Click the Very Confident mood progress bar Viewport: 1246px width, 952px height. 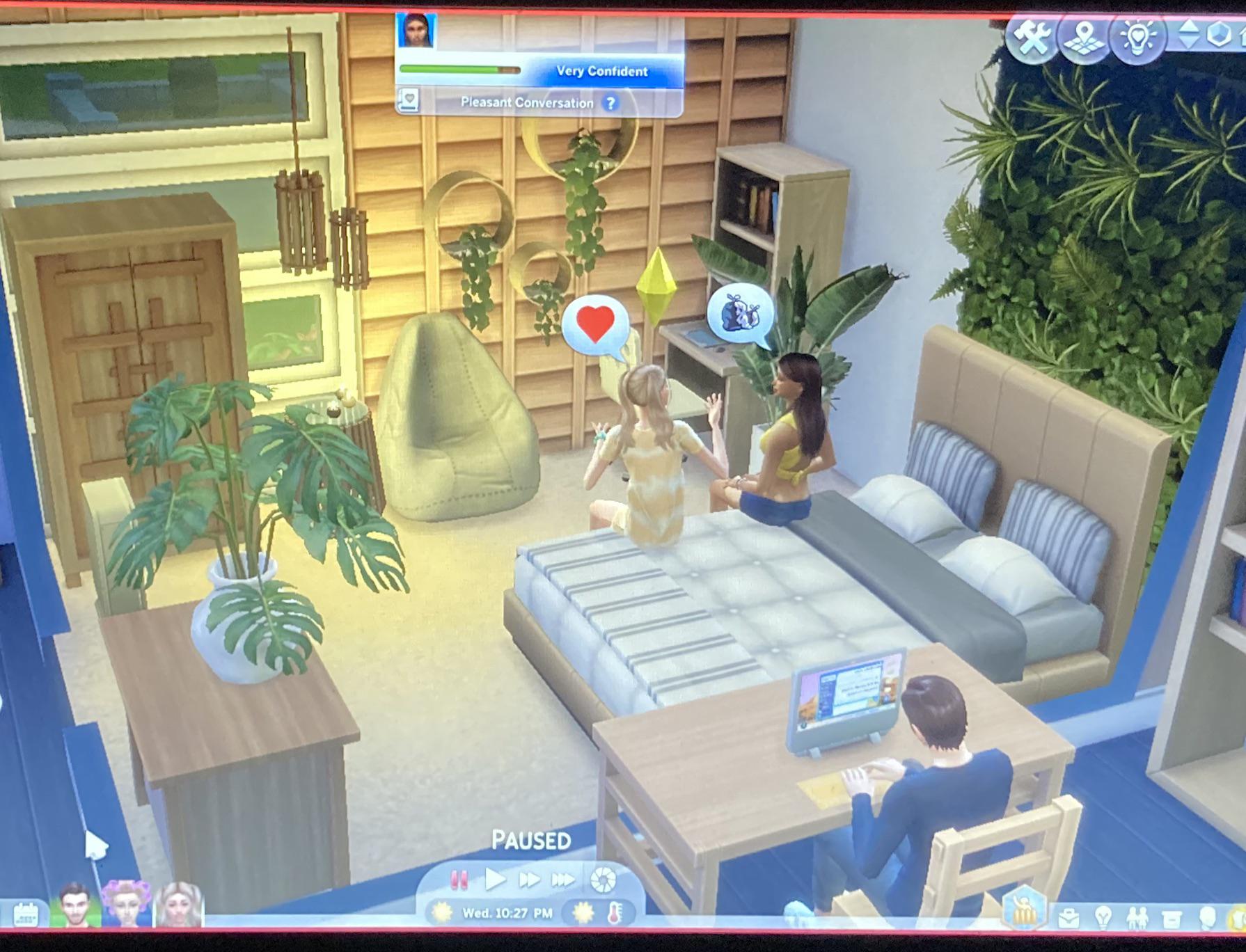click(459, 68)
